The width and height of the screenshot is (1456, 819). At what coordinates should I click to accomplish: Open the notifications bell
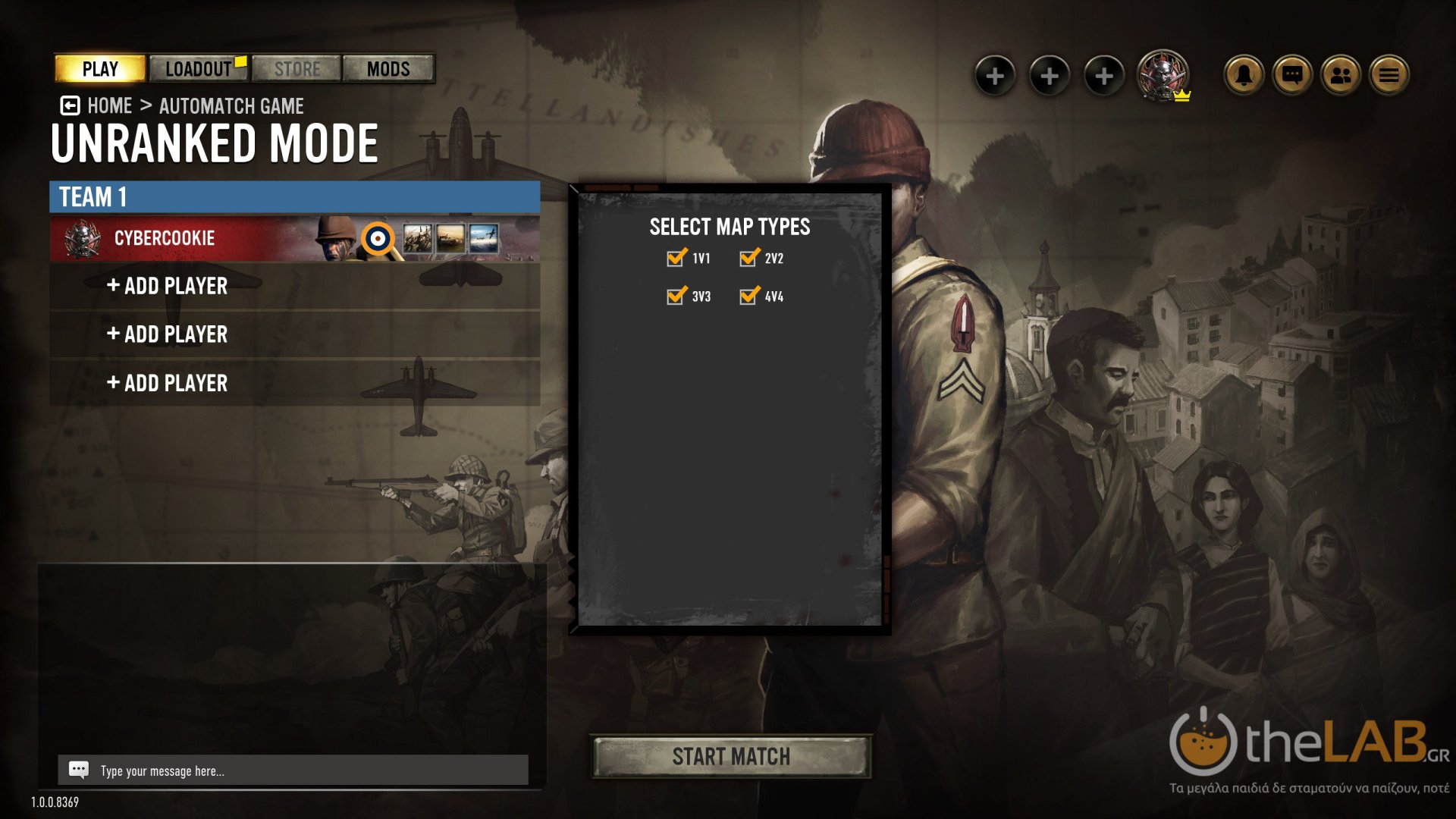1244,75
